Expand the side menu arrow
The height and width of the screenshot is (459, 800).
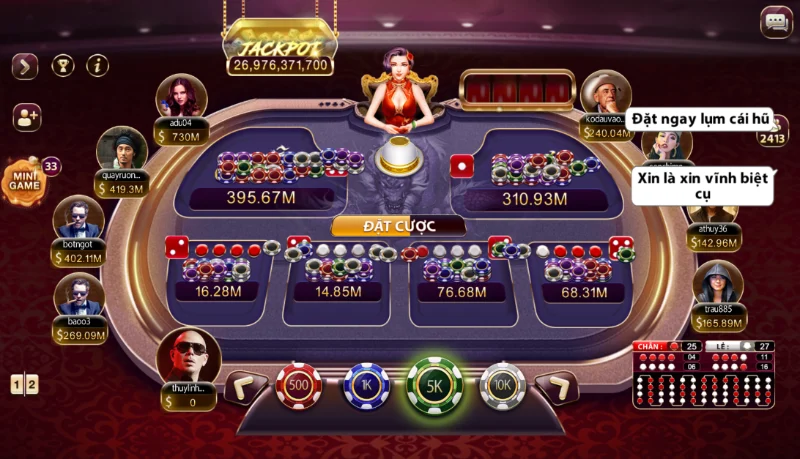pyautogui.click(x=25, y=66)
